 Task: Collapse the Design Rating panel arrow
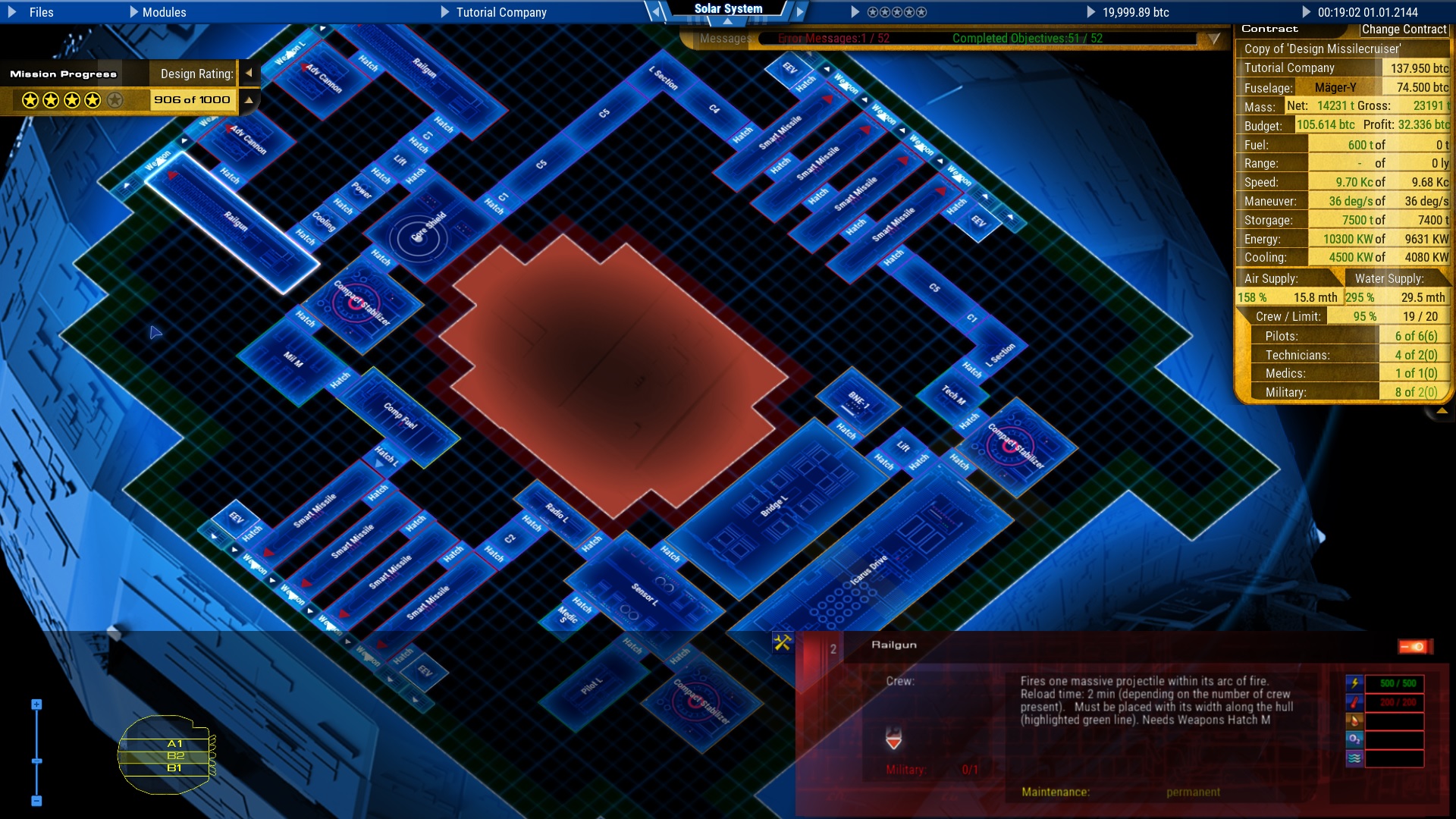tap(249, 74)
